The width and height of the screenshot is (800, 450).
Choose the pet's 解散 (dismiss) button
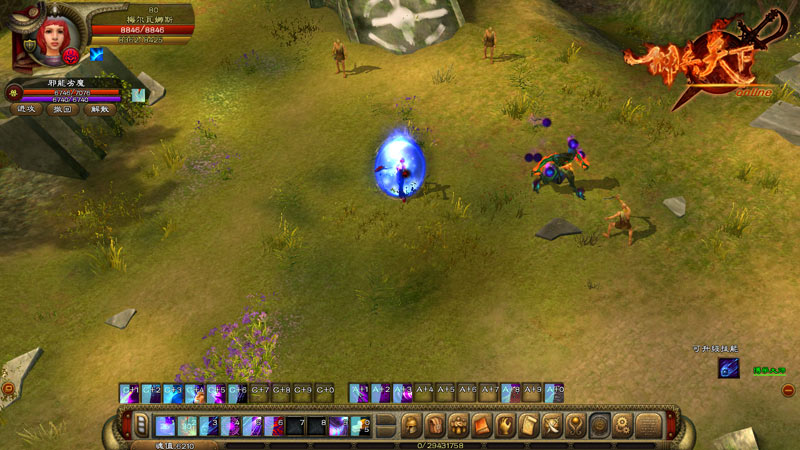point(99,109)
